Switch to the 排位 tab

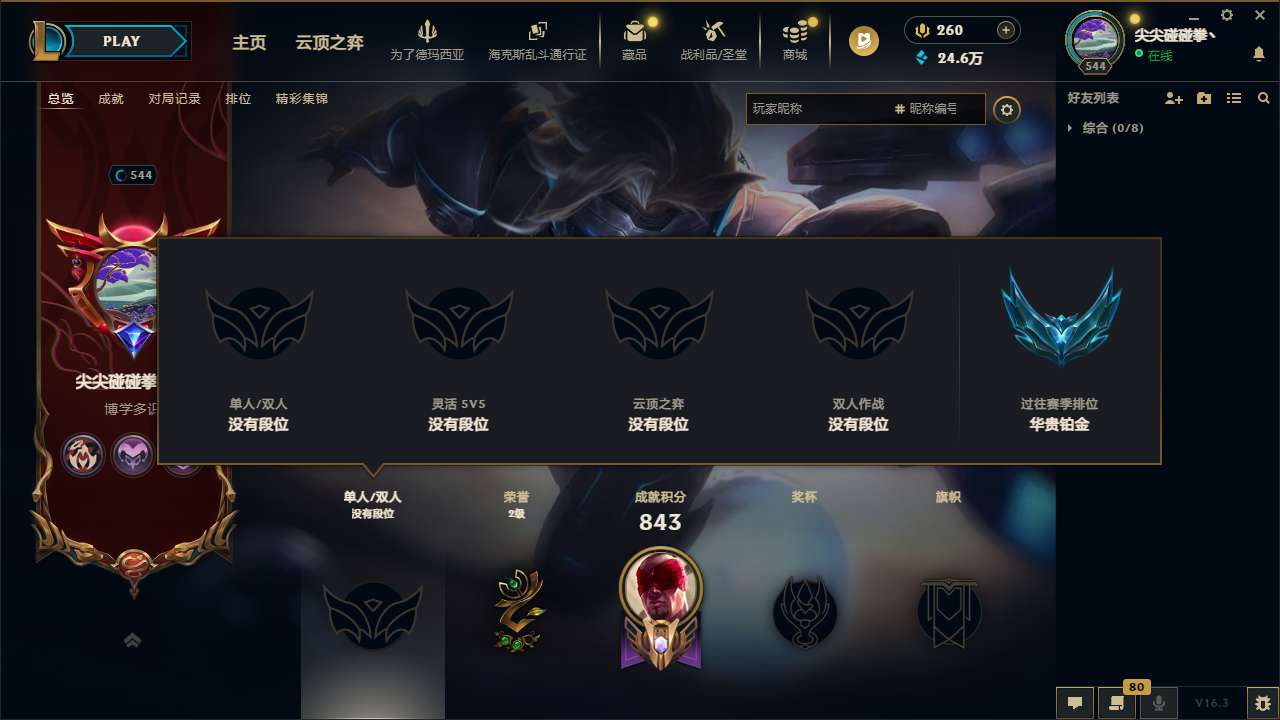click(238, 99)
